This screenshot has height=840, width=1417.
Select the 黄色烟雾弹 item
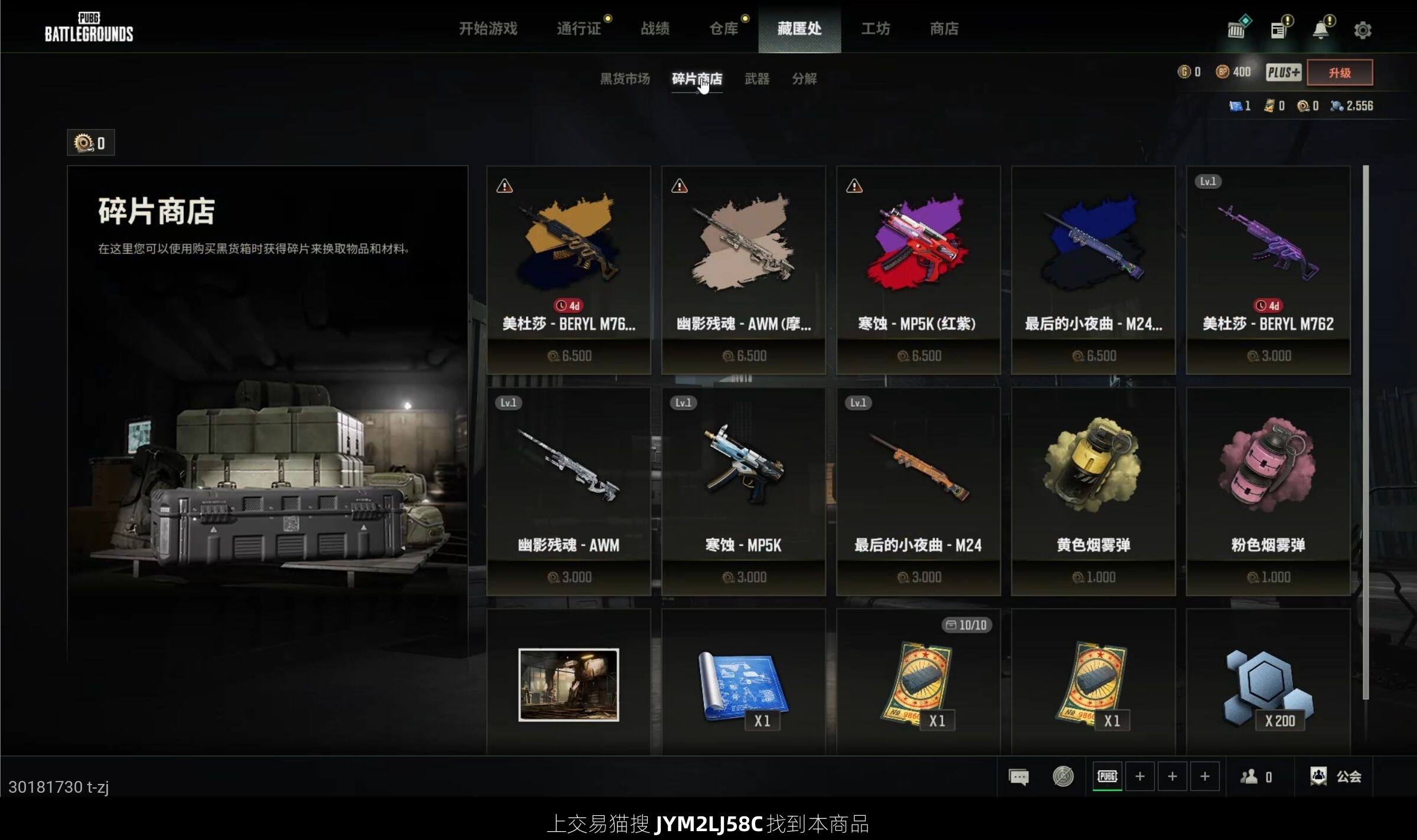click(x=1093, y=491)
